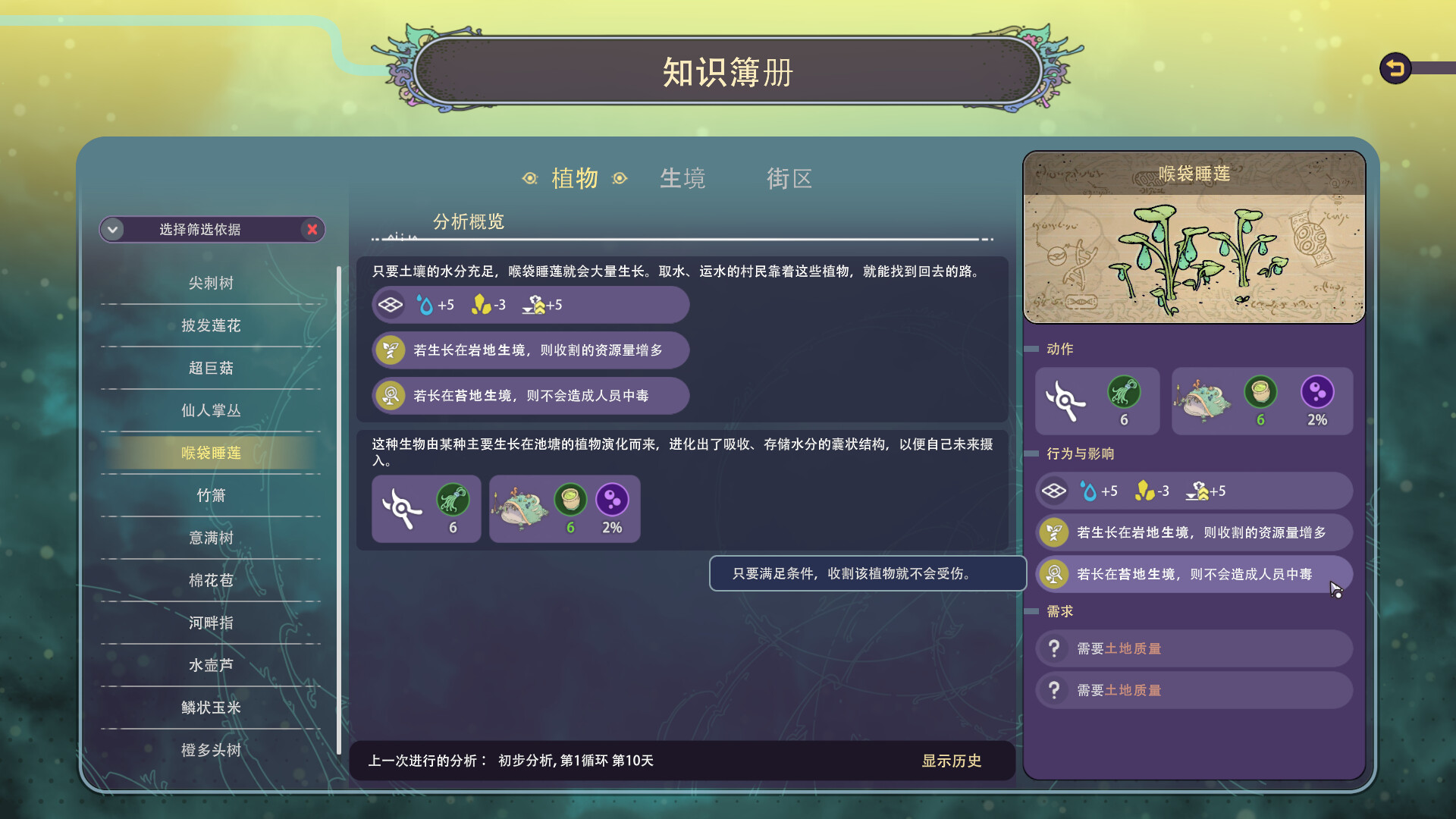Viewport: 1456px width, 819px height.
Task: Click the jar resource icon in the village action card
Action: coord(1262,394)
